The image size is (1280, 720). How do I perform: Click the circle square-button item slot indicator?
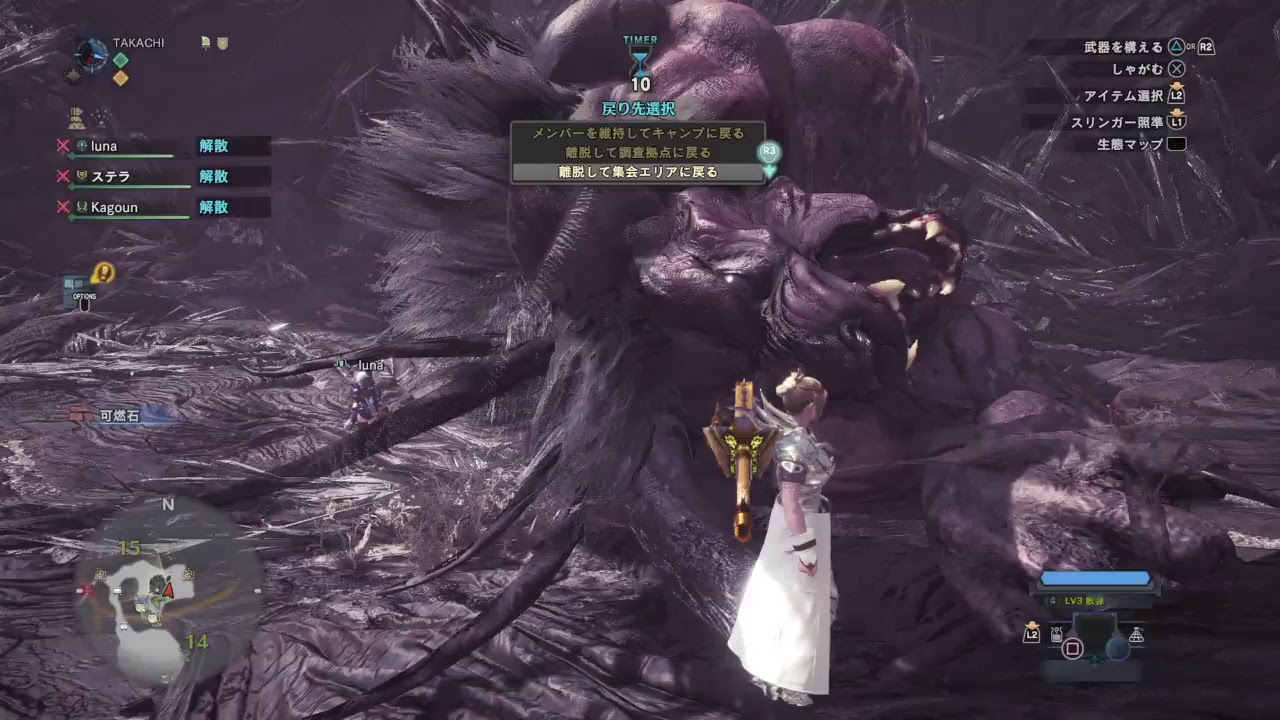pyautogui.click(x=1073, y=648)
